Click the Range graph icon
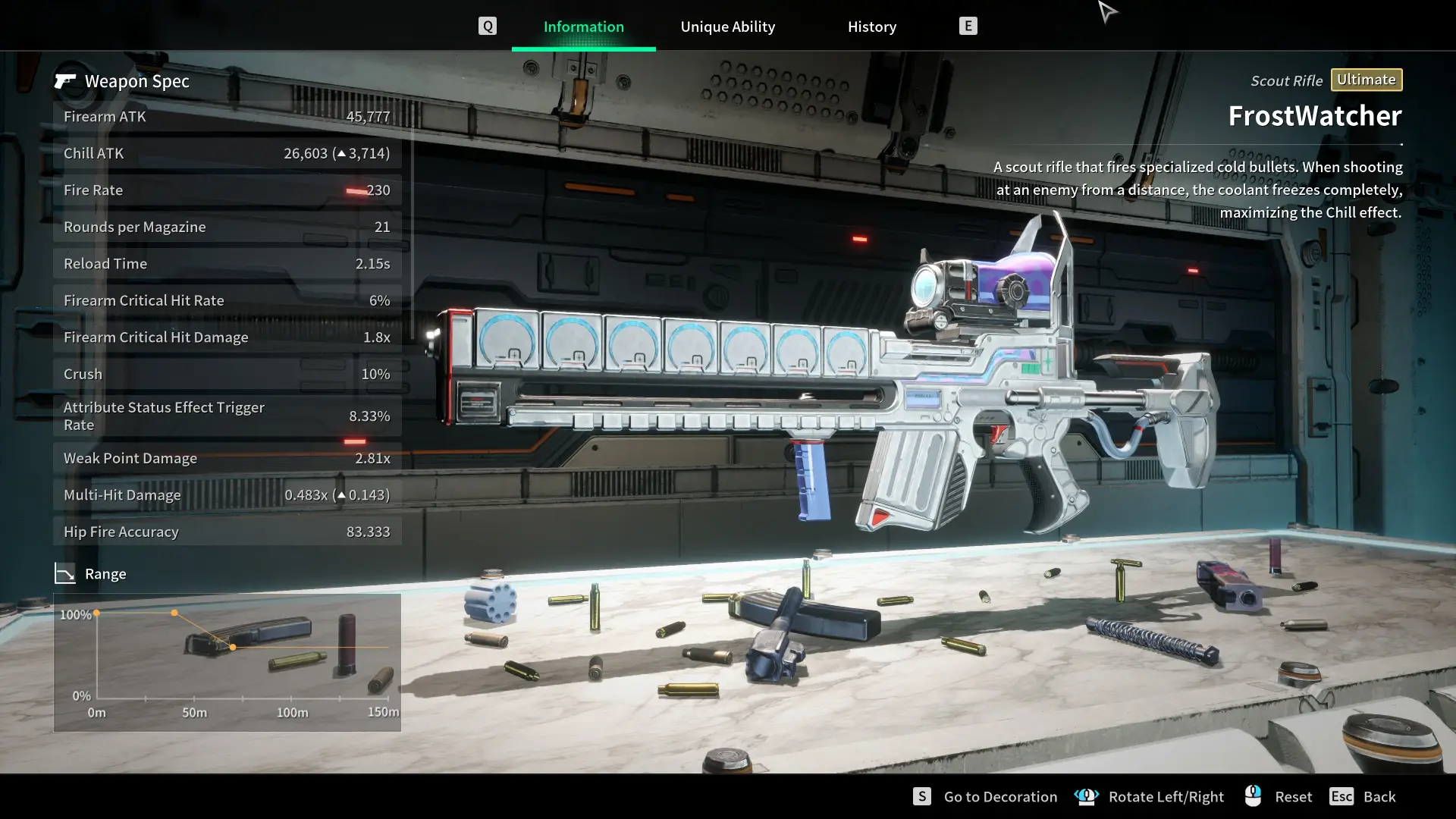 (65, 573)
